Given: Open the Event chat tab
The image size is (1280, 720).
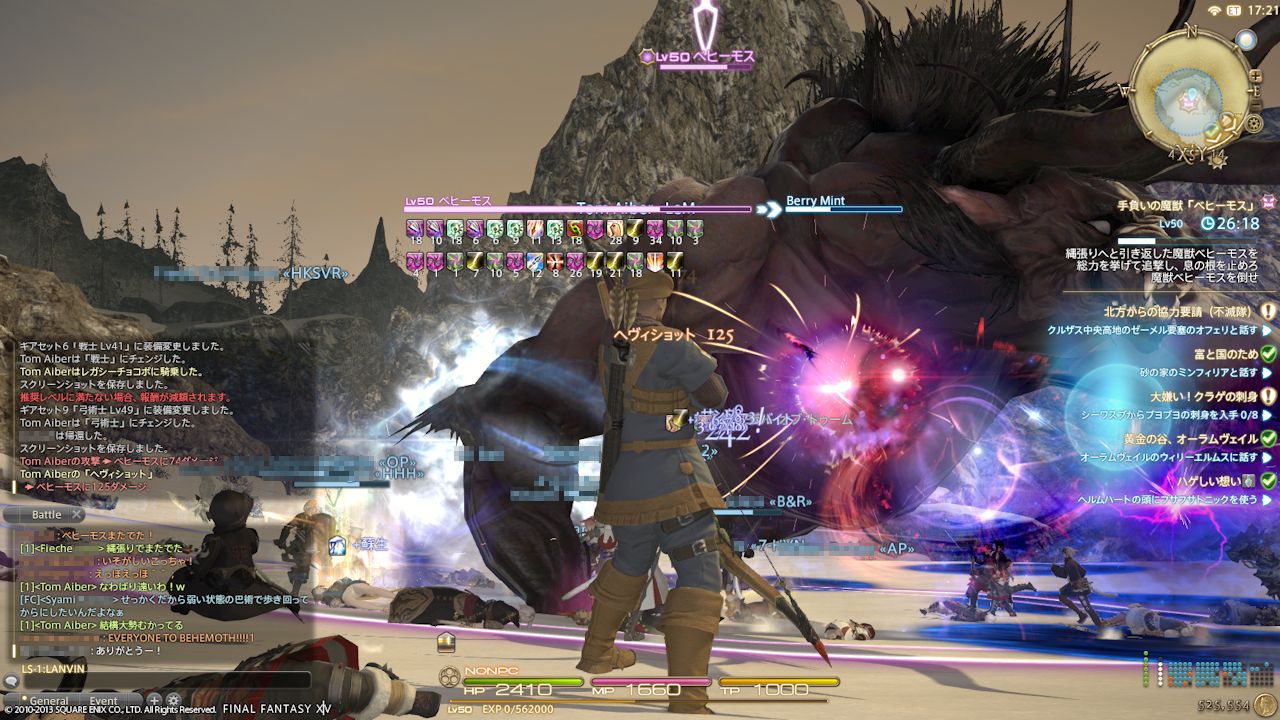Looking at the screenshot, I should [103, 701].
